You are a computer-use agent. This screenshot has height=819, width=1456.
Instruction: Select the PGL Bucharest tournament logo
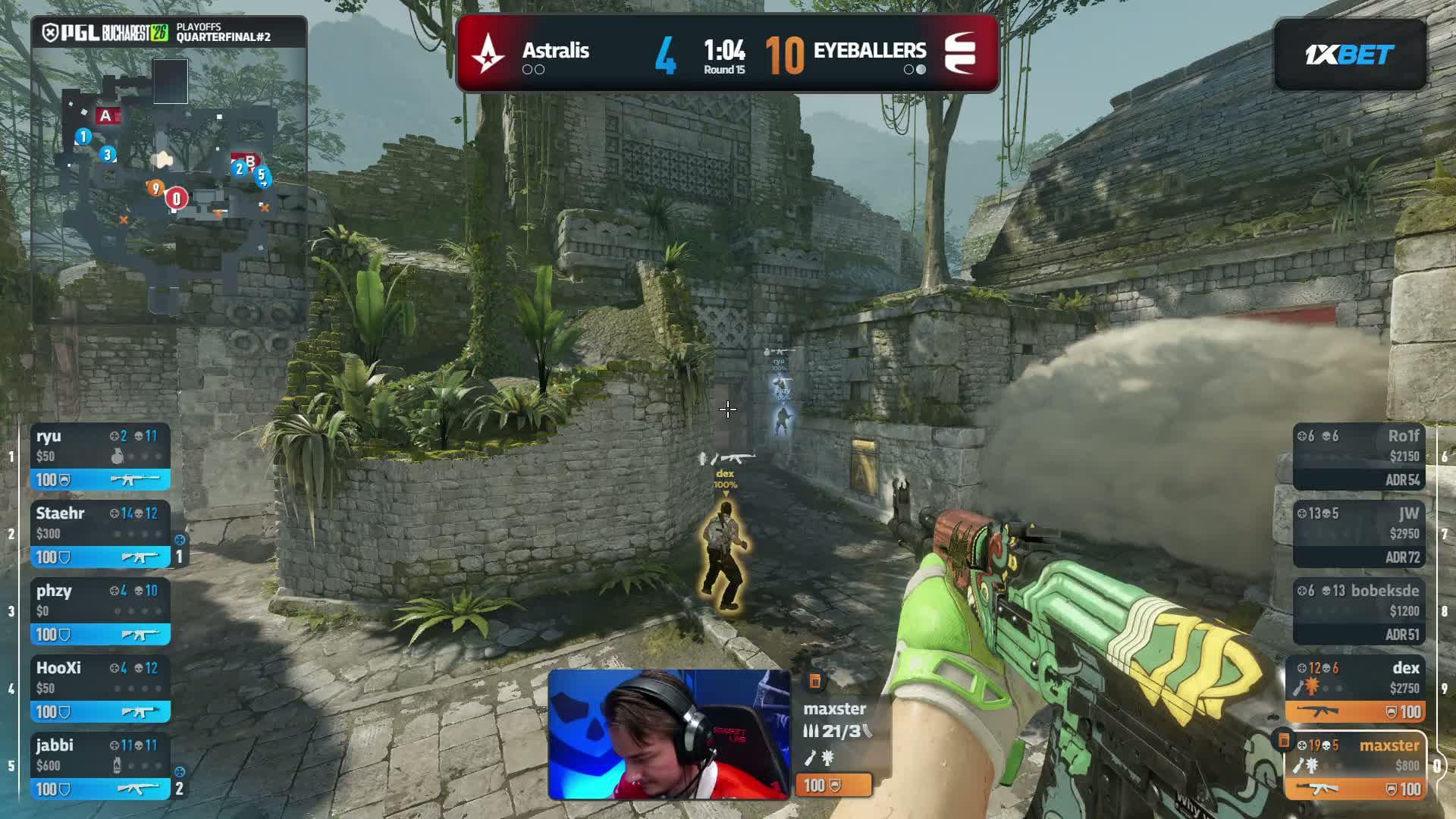(105, 33)
